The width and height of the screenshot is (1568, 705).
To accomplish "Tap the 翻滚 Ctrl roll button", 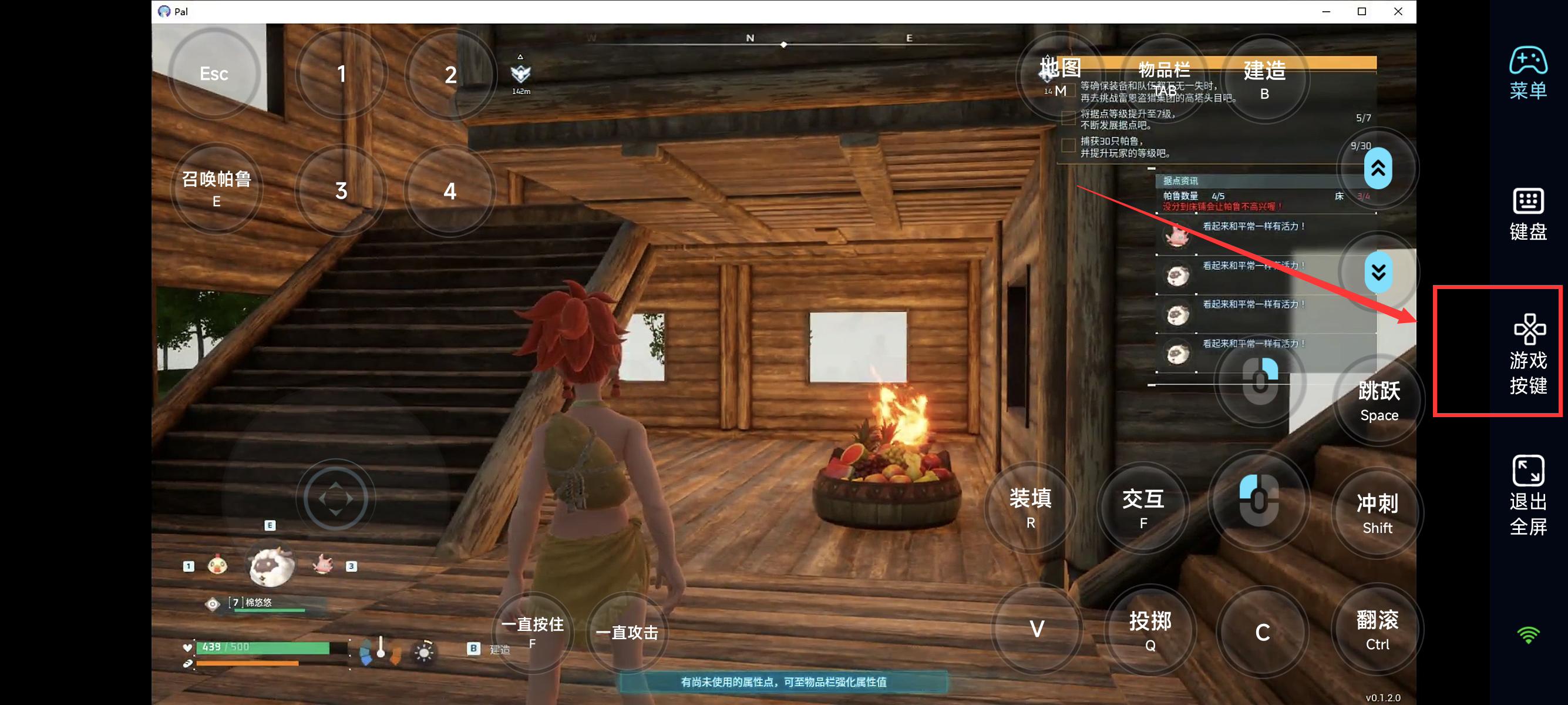I will tap(1377, 630).
